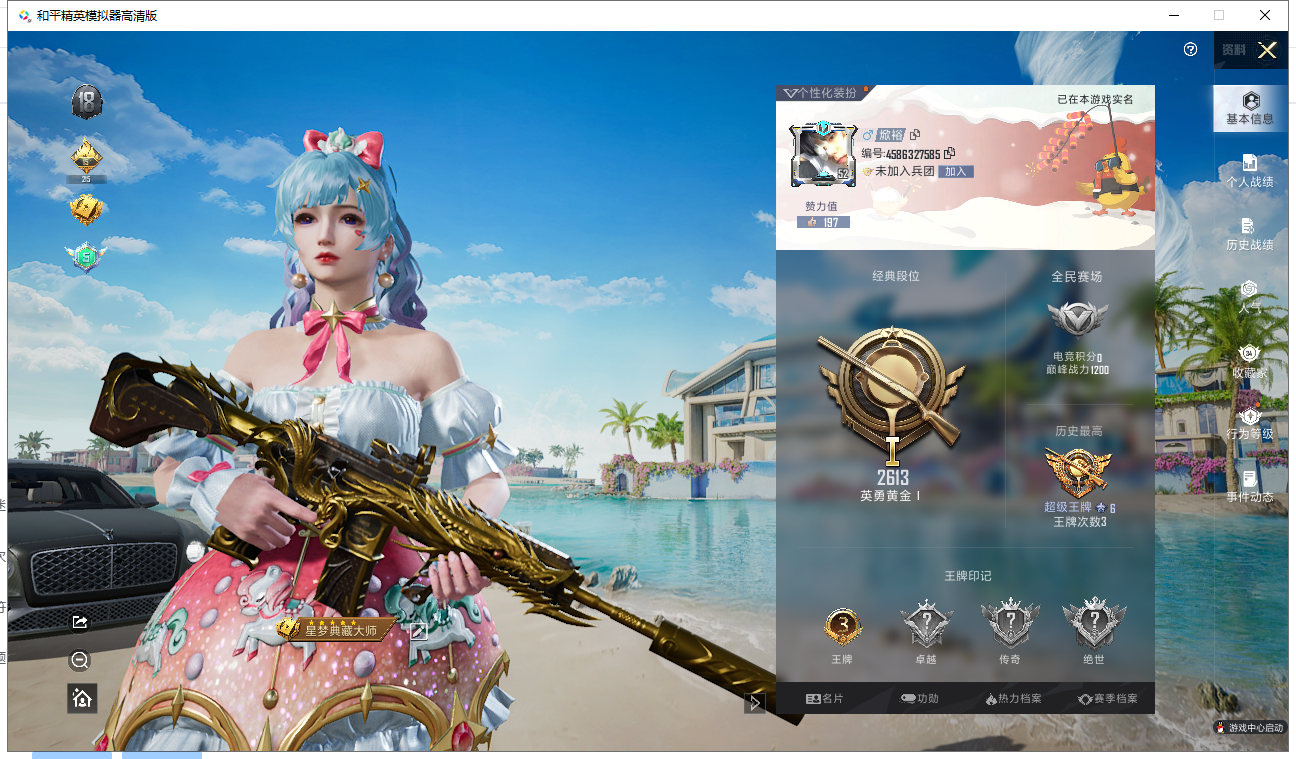Copy the player ID number 4586327585
This screenshot has height=759, width=1296.
950,153
